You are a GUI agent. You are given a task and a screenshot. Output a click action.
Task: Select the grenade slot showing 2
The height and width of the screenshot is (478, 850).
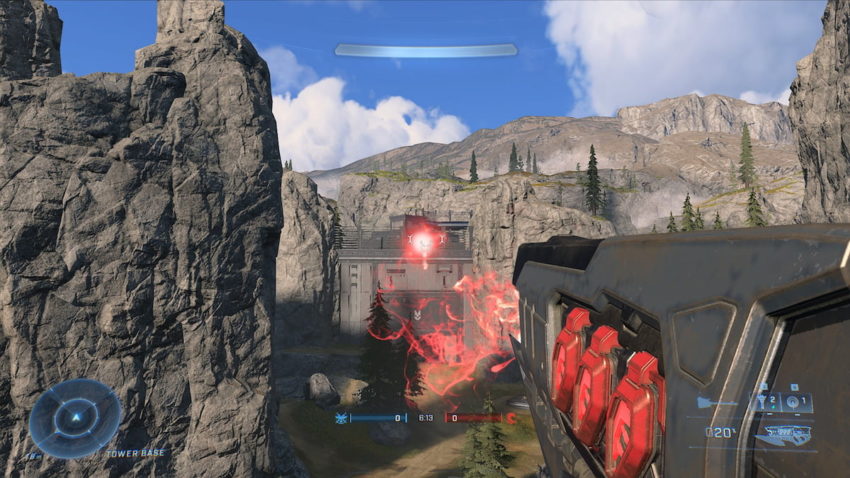point(768,403)
